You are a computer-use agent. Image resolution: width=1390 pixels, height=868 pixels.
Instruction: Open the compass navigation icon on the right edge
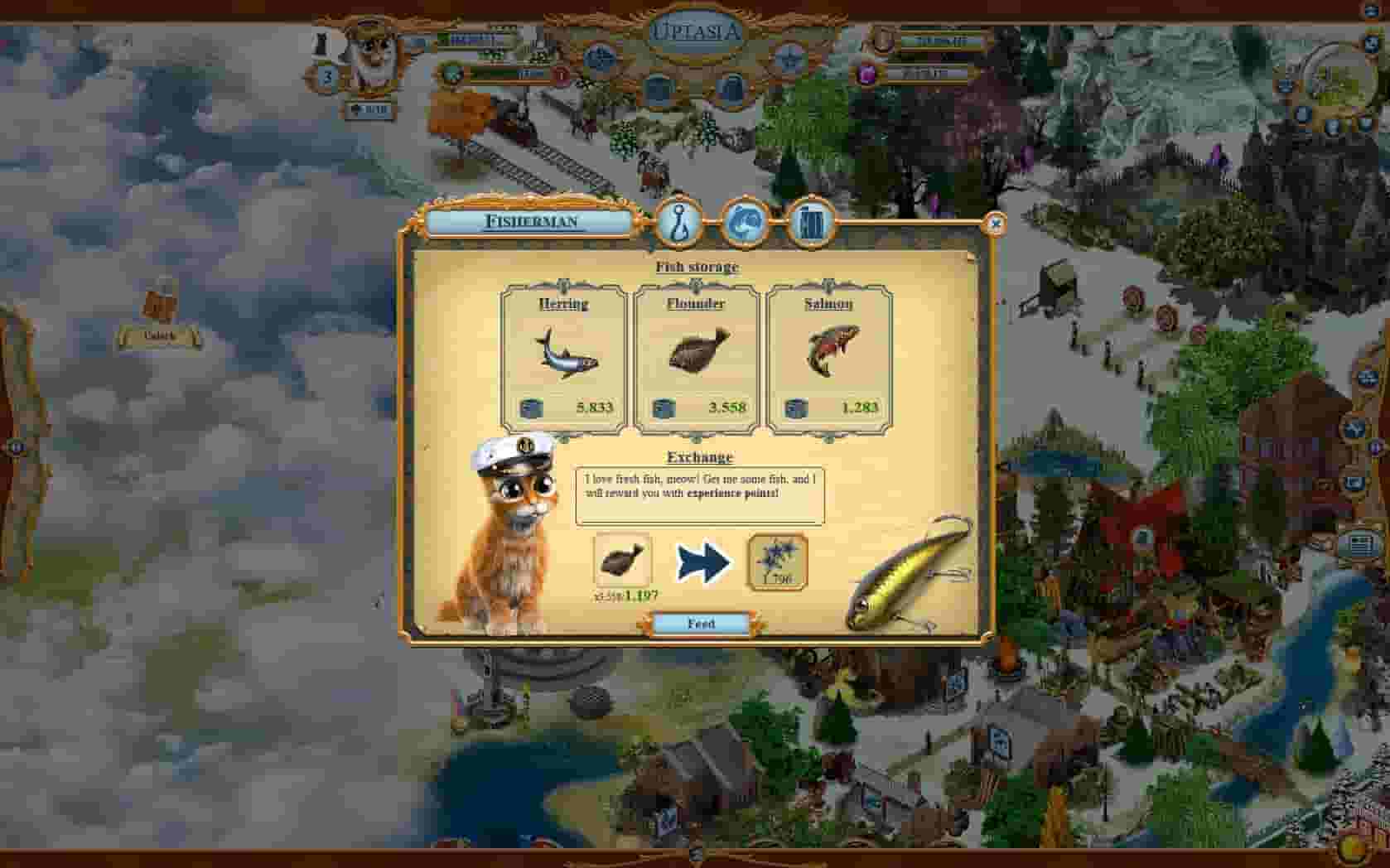[x=1357, y=430]
